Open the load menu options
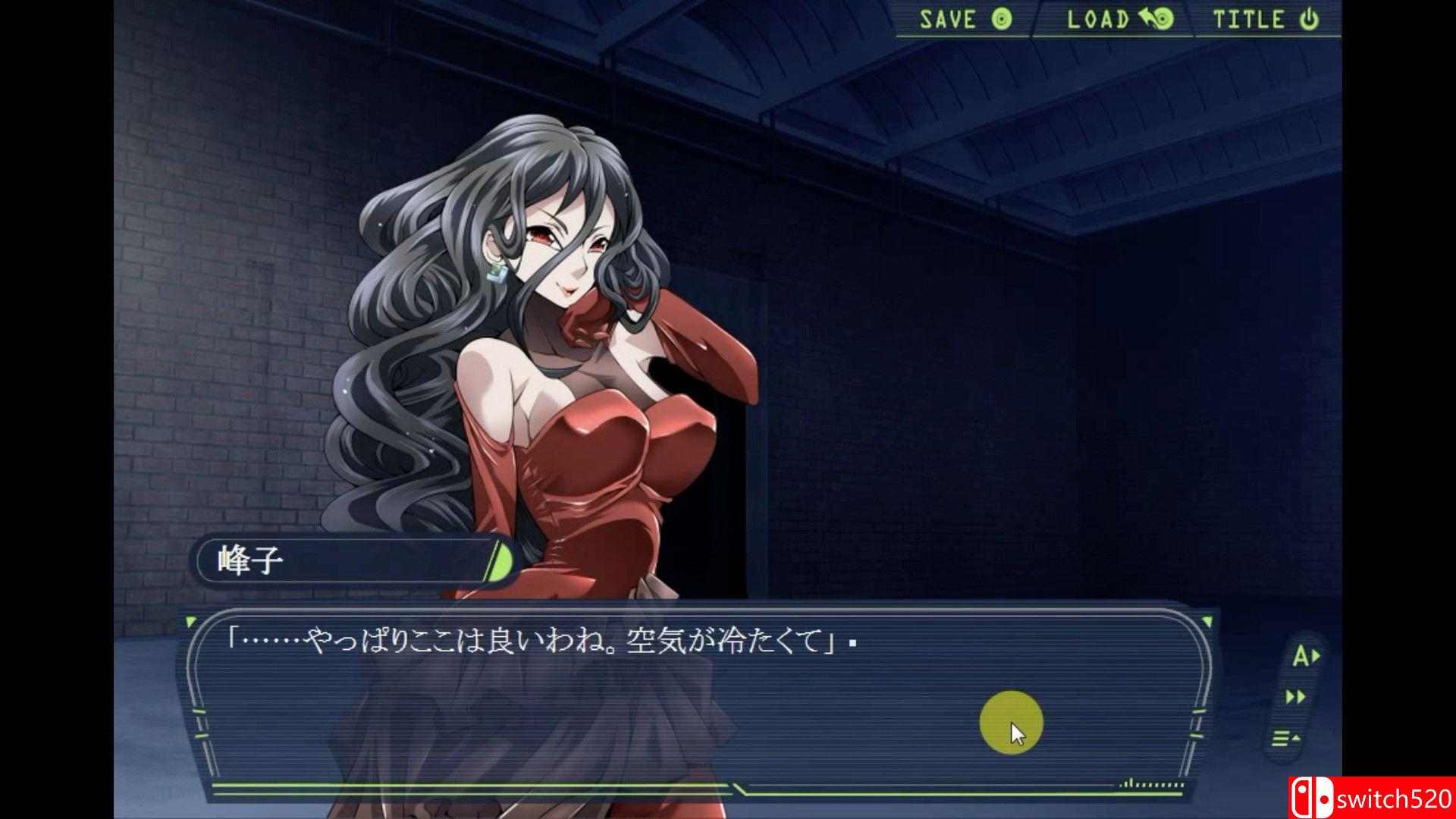Image resolution: width=1456 pixels, height=819 pixels. [x=1111, y=19]
